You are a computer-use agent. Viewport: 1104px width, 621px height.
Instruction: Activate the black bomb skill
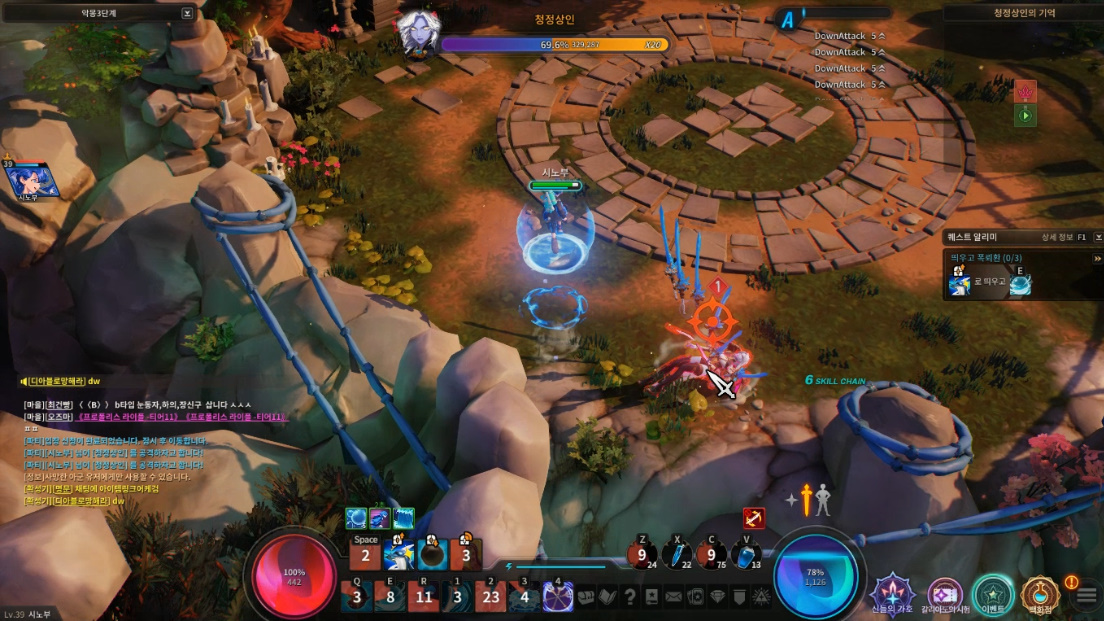point(432,553)
